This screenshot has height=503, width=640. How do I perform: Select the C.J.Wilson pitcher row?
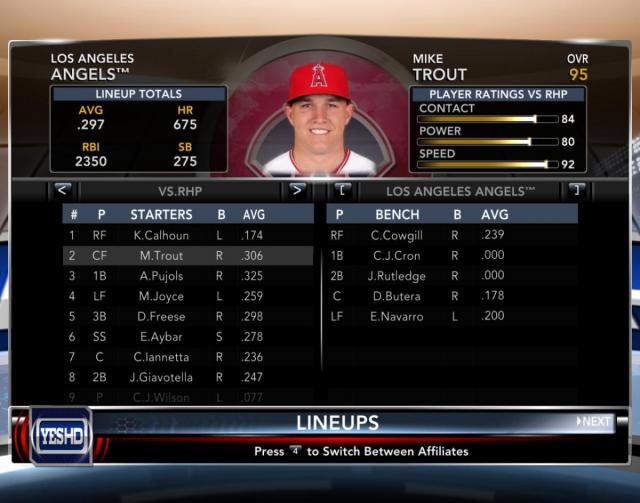160,397
